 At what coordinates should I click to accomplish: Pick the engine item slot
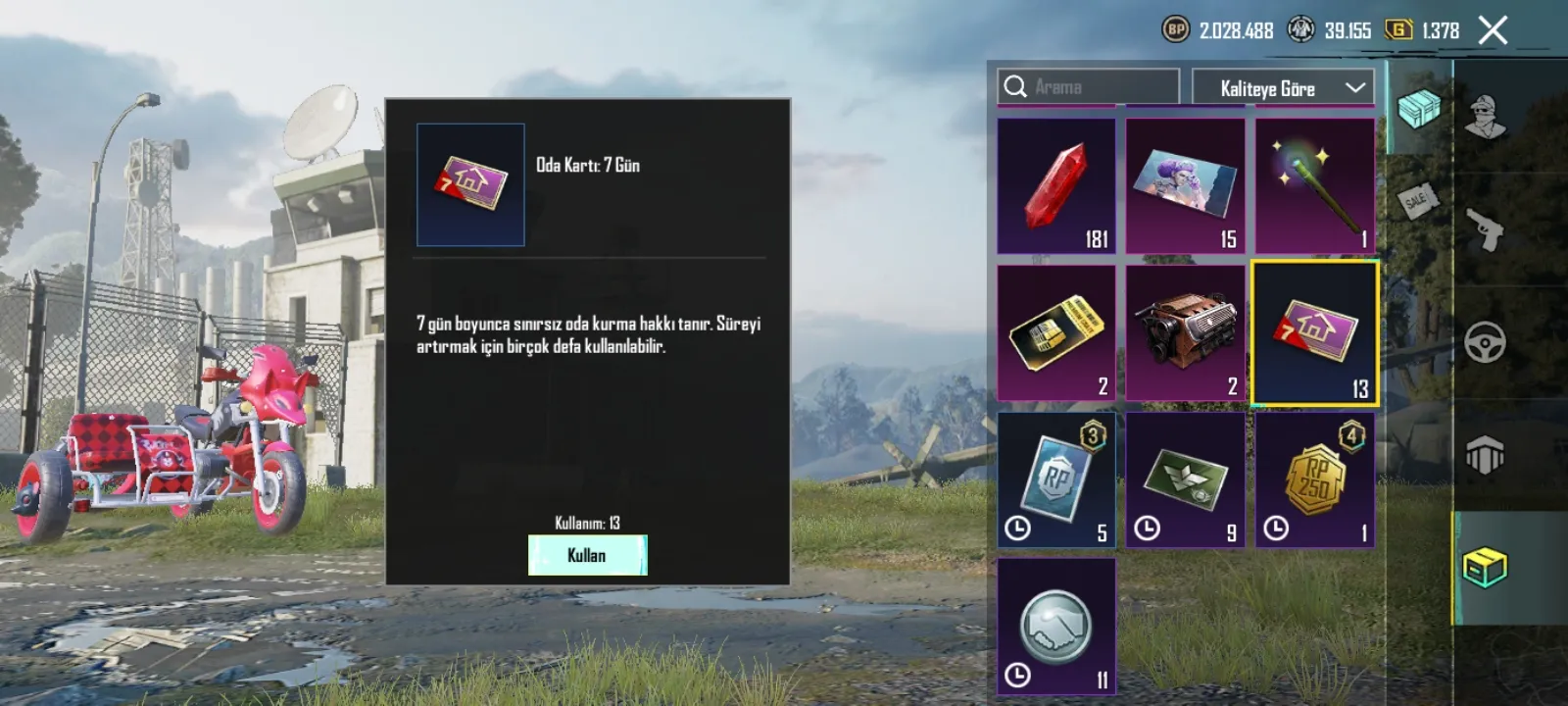click(1185, 333)
